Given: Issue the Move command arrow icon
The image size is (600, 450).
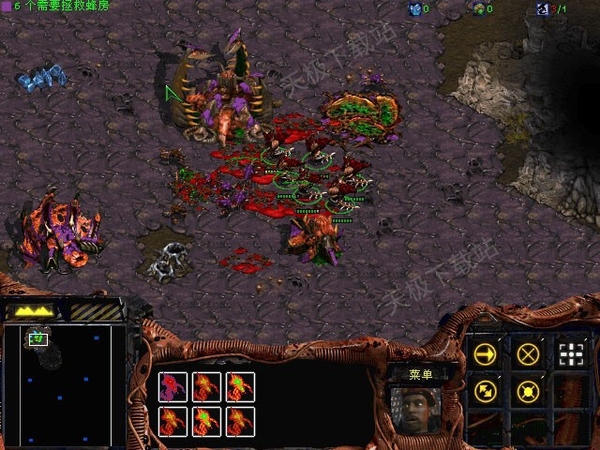Looking at the screenshot, I should (485, 354).
